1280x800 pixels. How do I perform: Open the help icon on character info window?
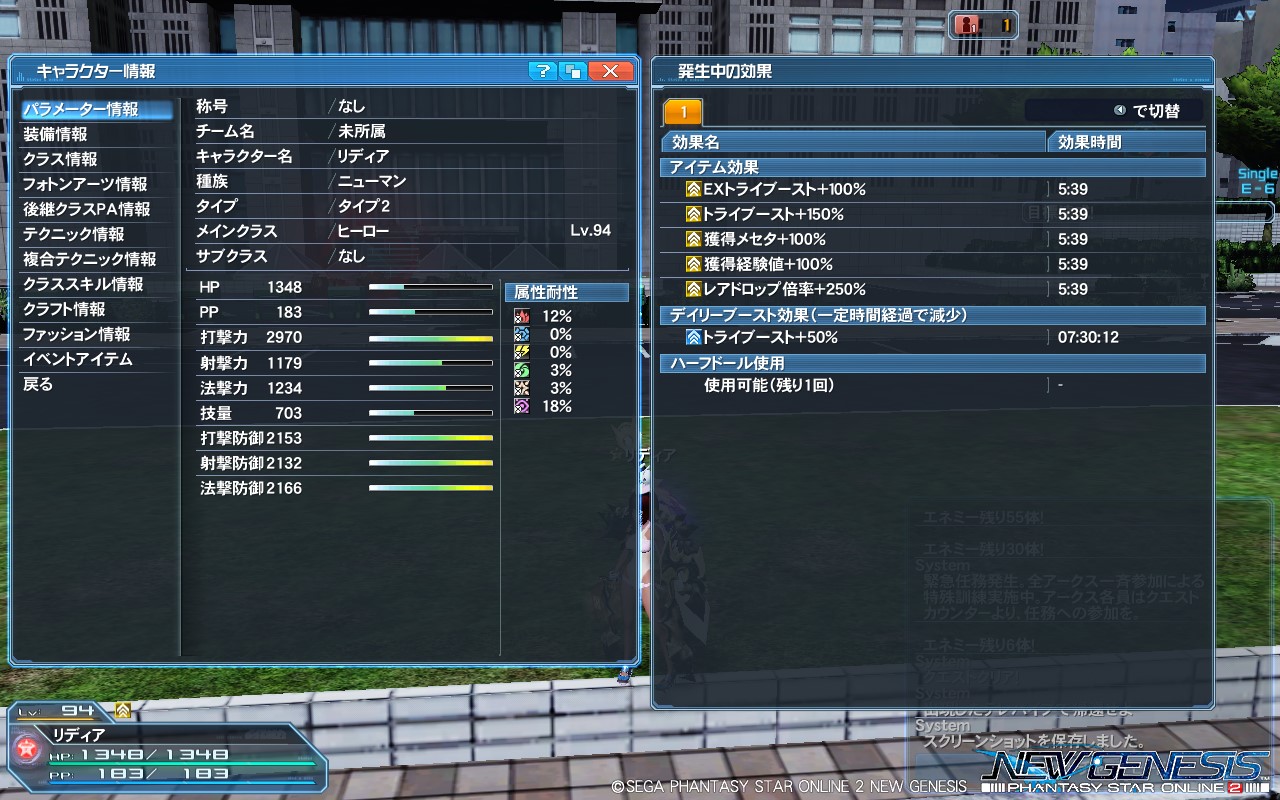(x=541, y=71)
